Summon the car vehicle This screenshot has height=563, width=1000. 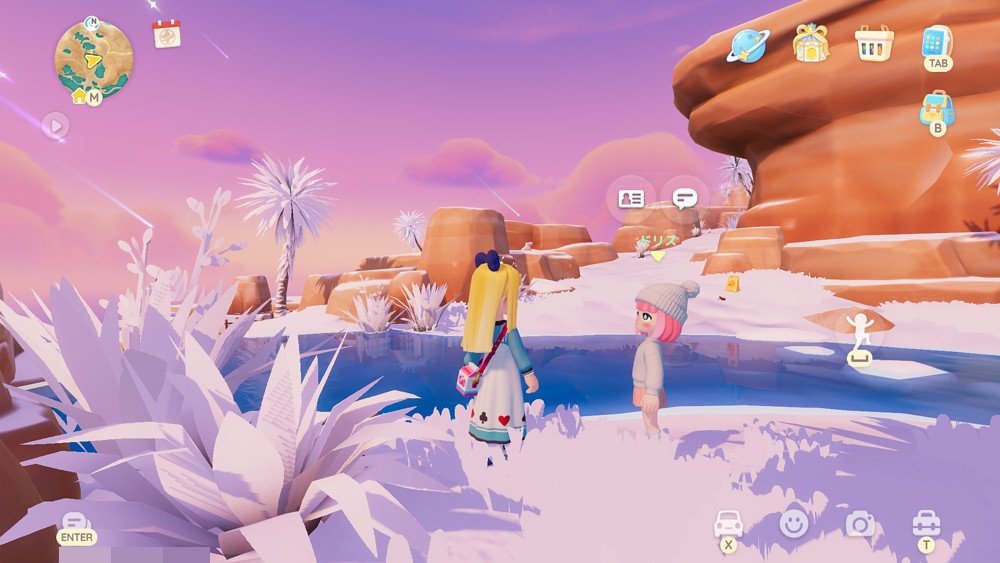pos(728,523)
